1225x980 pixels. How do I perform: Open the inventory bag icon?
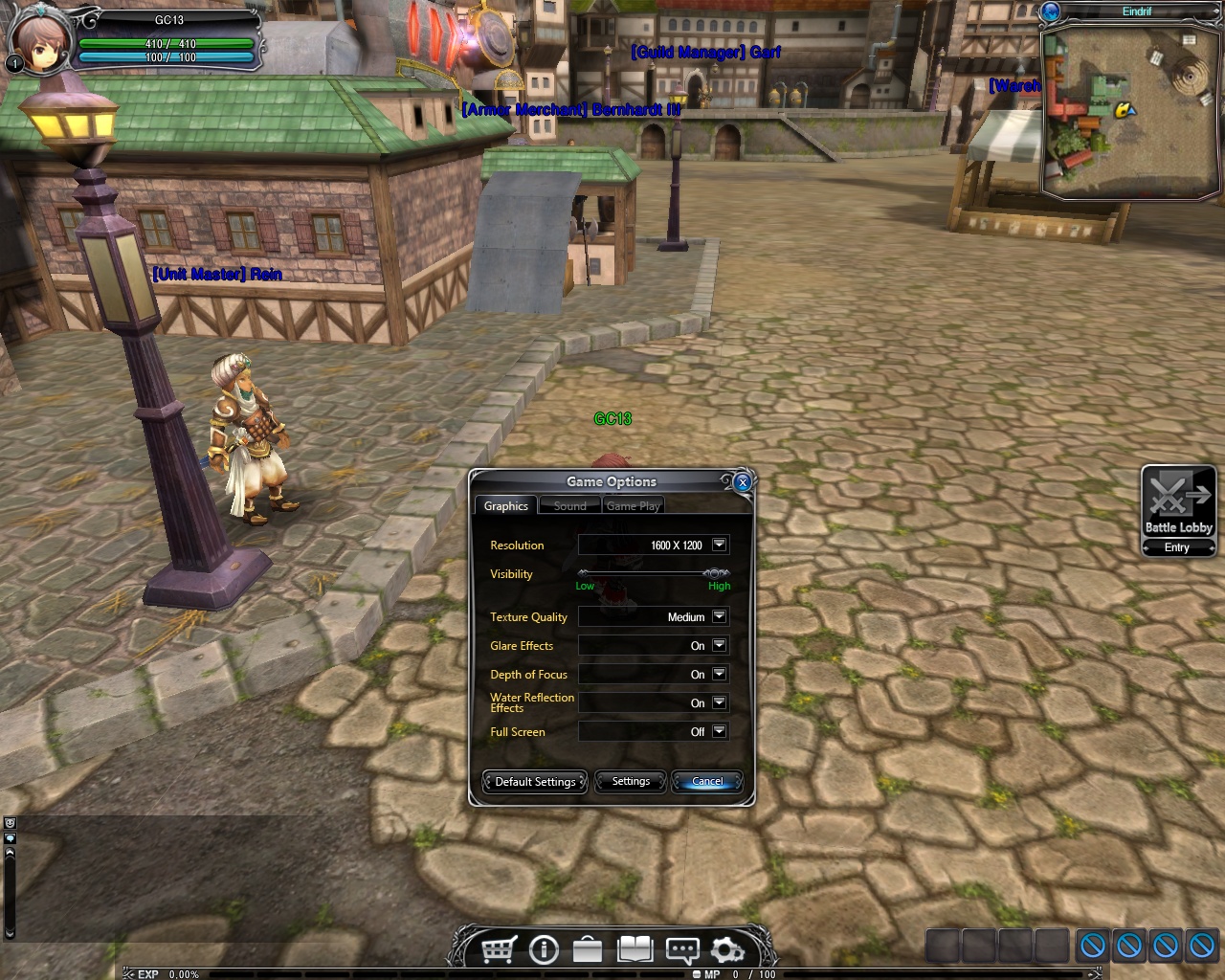click(x=588, y=949)
